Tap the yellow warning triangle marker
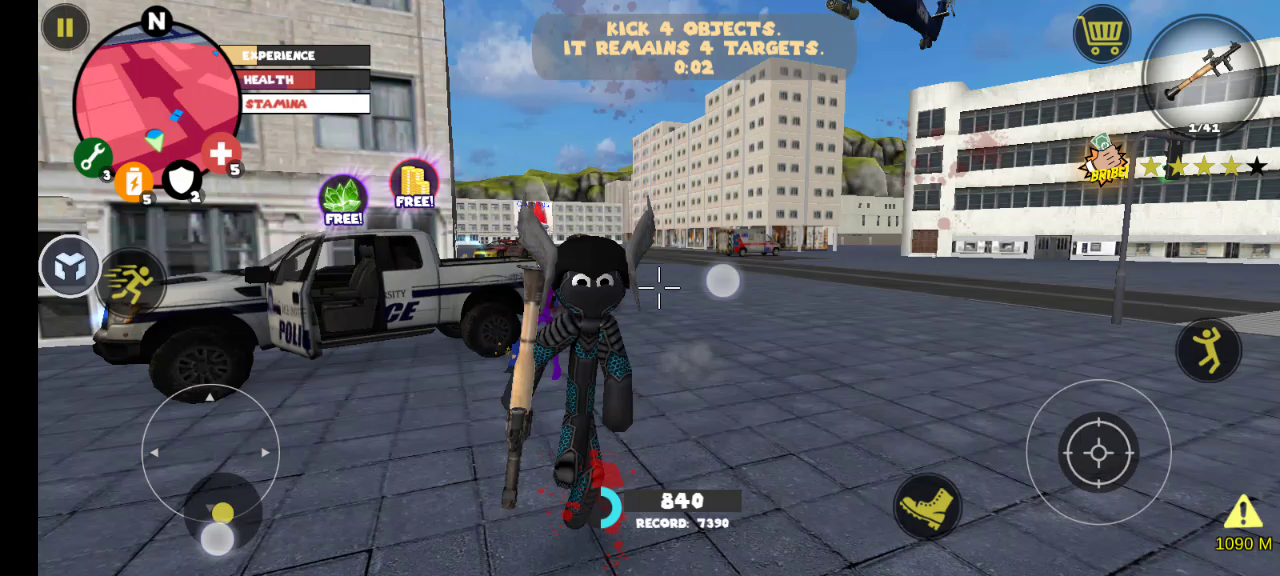The height and width of the screenshot is (576, 1280). (1243, 512)
